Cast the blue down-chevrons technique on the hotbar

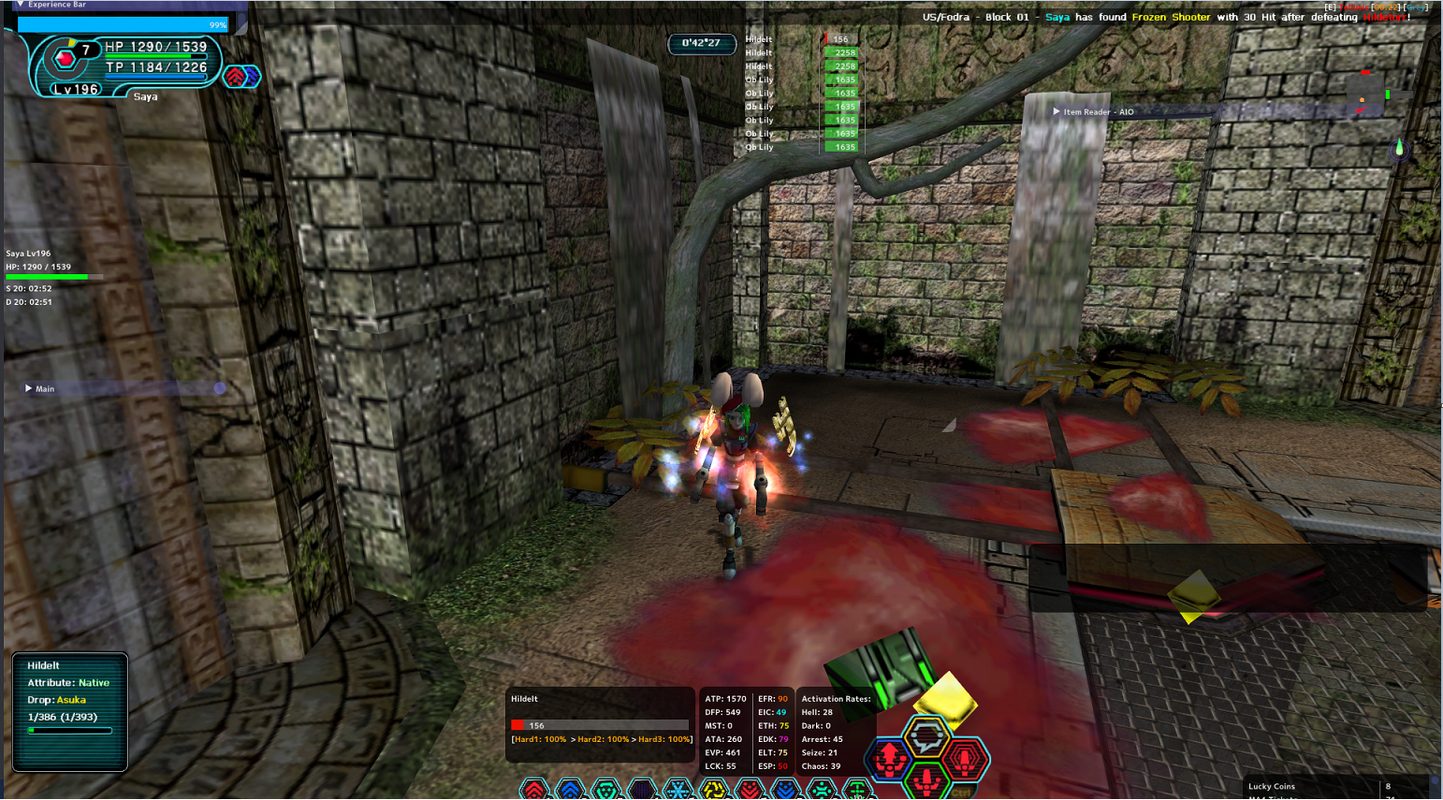786,791
